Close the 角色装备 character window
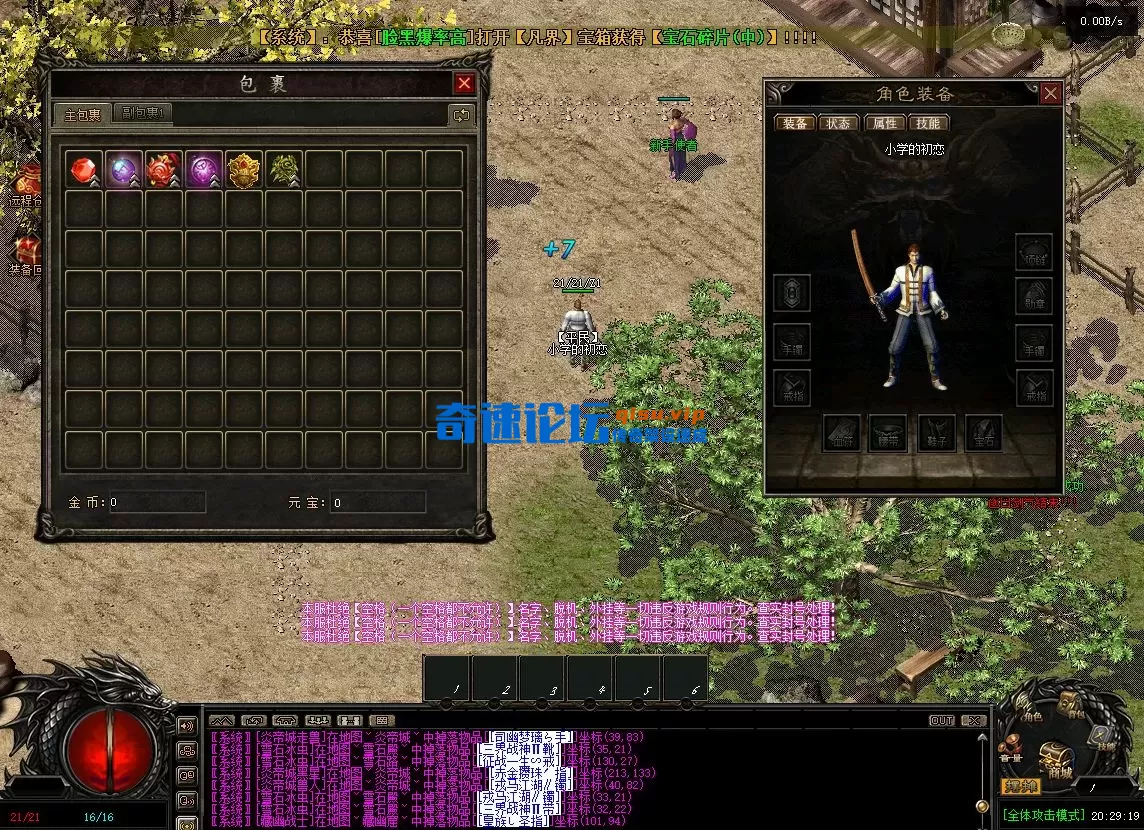The height and width of the screenshot is (830, 1144). point(1050,94)
